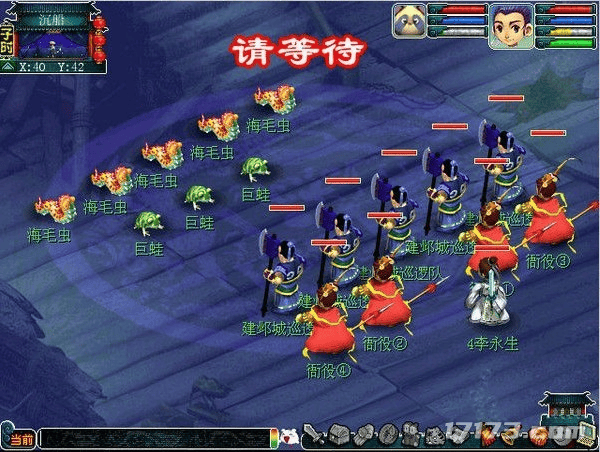Collapse the minimap with the arrow button
Image resolution: width=600 pixels, height=452 pixels.
click(9, 68)
